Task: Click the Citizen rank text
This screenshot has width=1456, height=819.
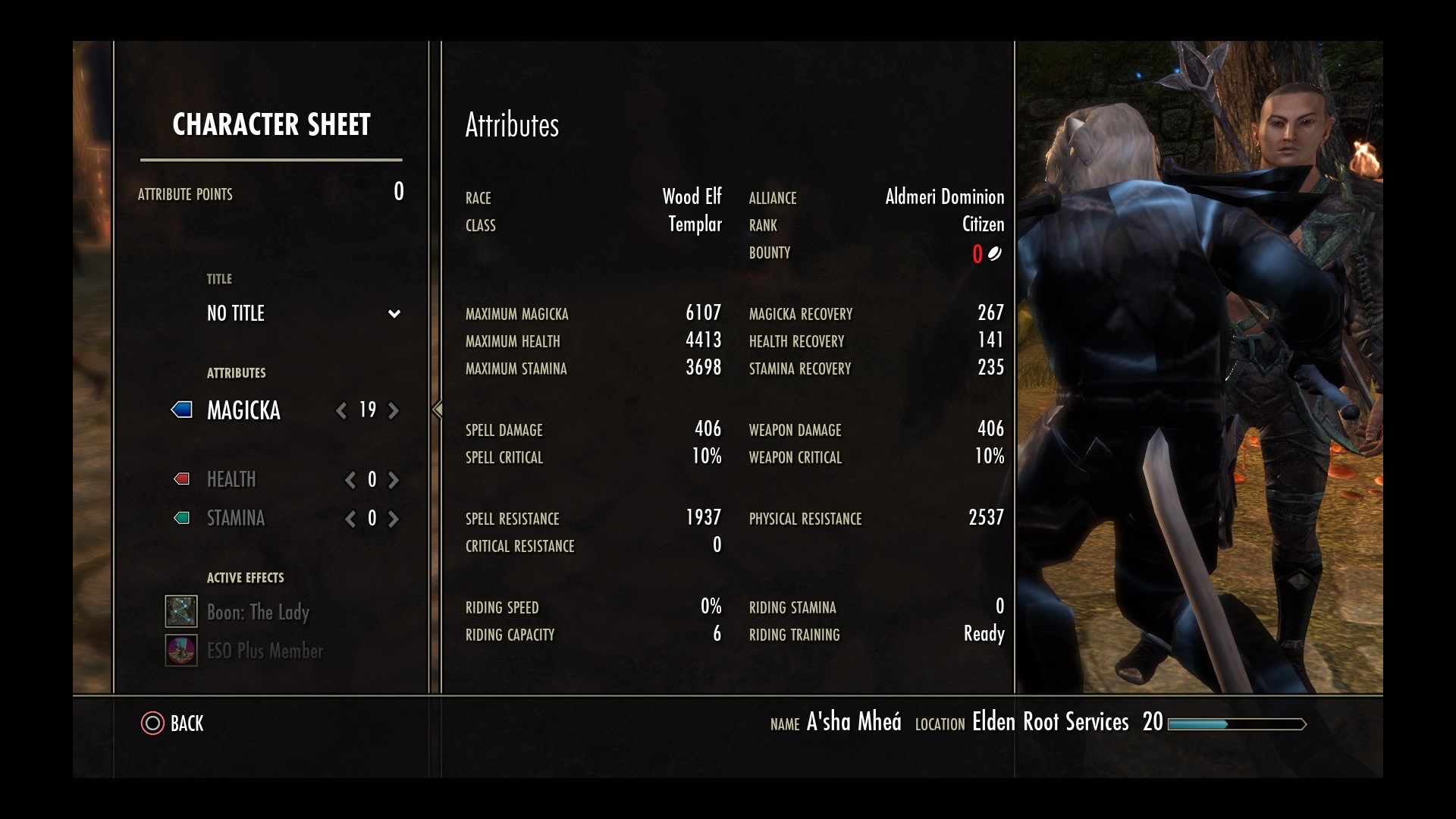Action: click(x=982, y=224)
